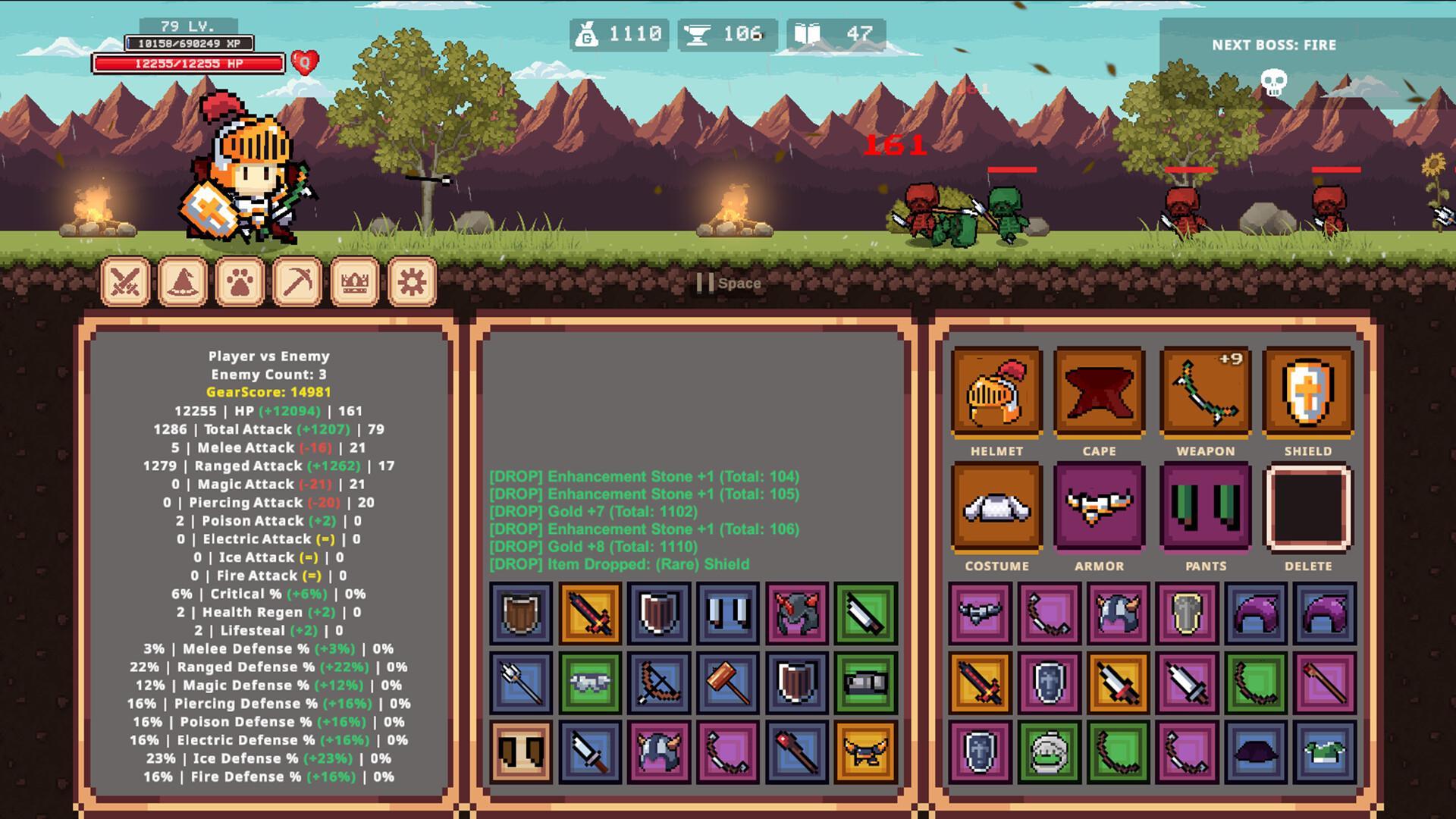
Task: Pause the game via the Space pause indicator
Action: [x=725, y=283]
